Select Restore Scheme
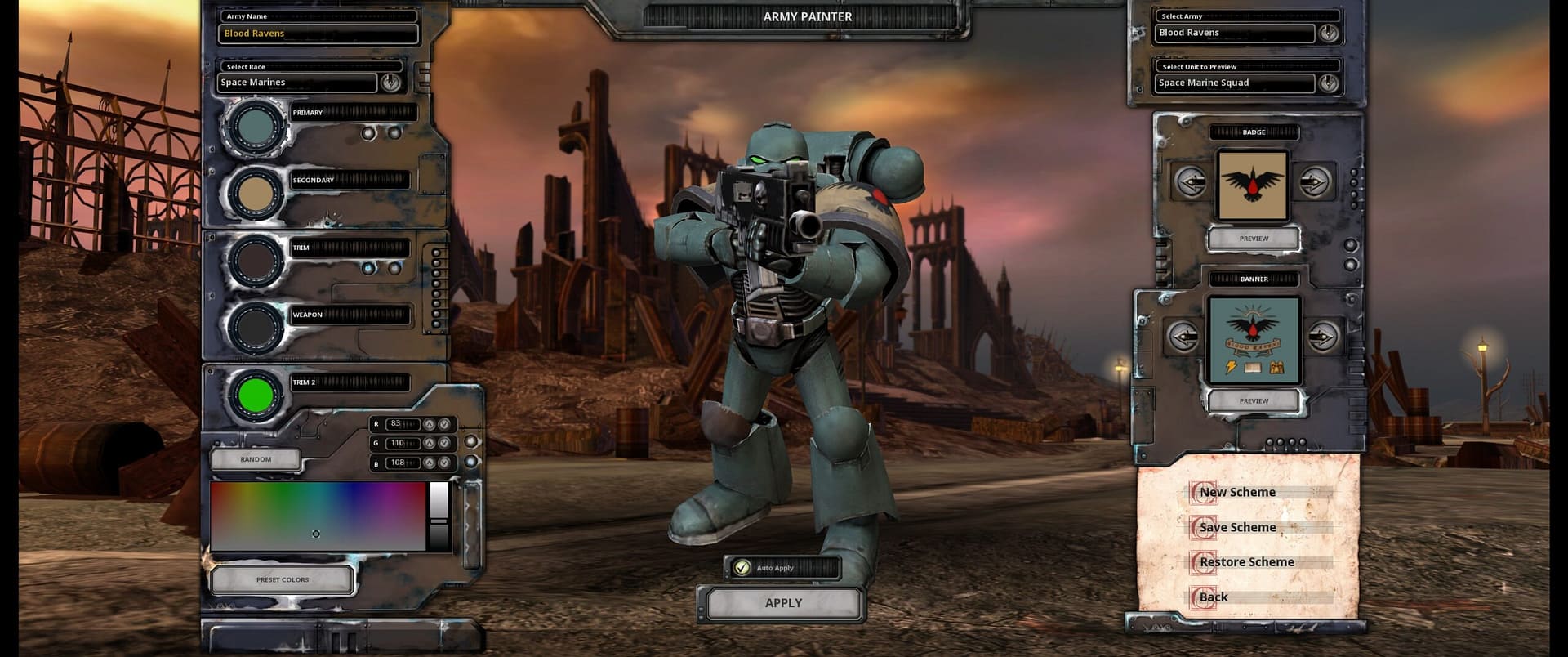The image size is (1568, 657). click(x=1245, y=561)
